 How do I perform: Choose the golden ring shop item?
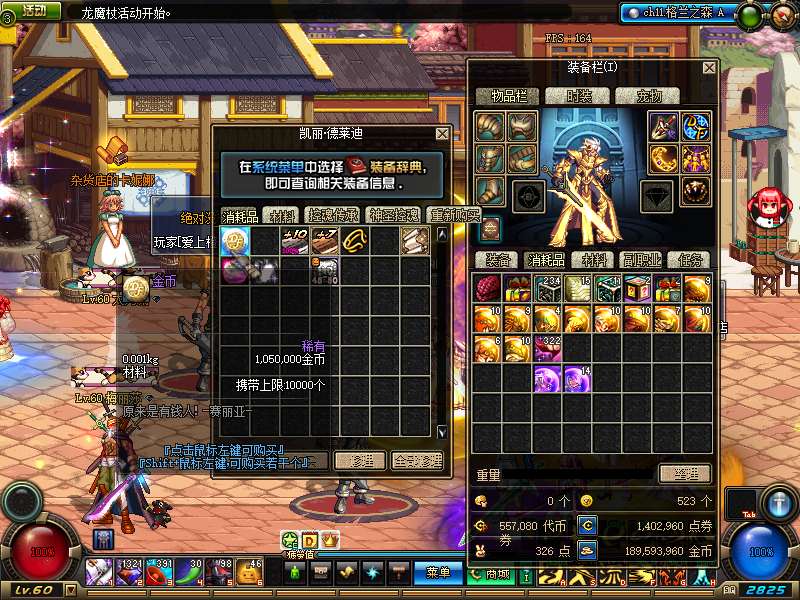click(x=355, y=241)
